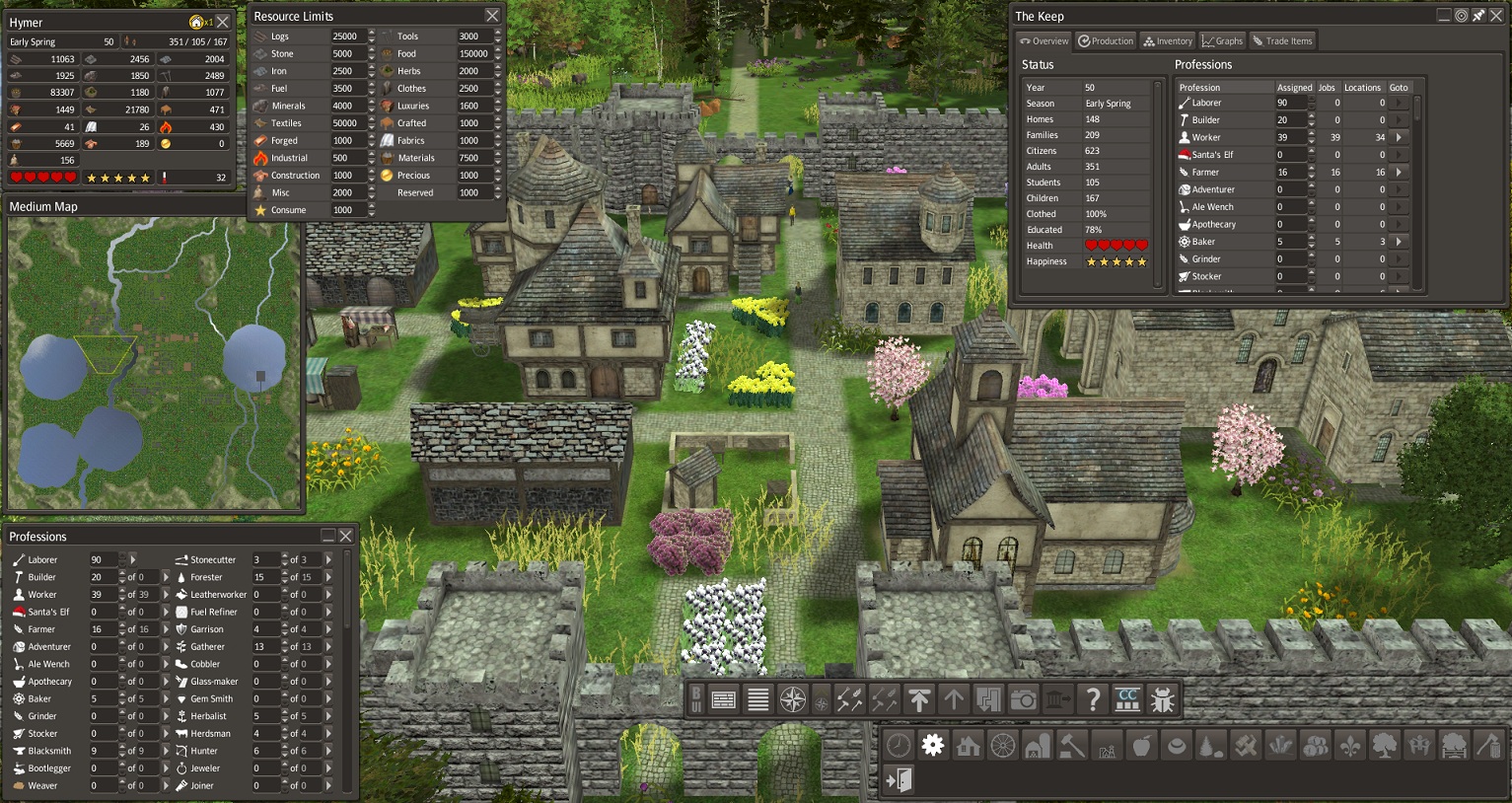
Task: Activate the camera screenshot tool
Action: coord(1024,699)
